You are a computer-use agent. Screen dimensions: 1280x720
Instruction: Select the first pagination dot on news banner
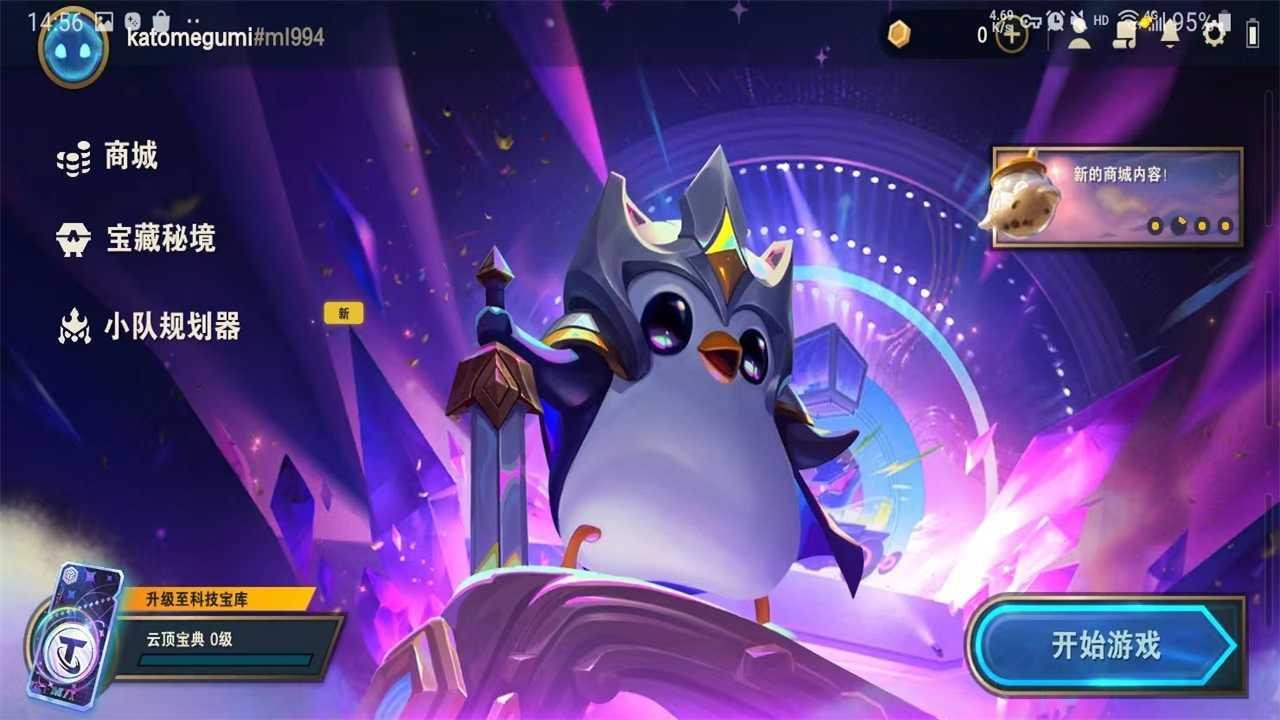coord(1155,225)
